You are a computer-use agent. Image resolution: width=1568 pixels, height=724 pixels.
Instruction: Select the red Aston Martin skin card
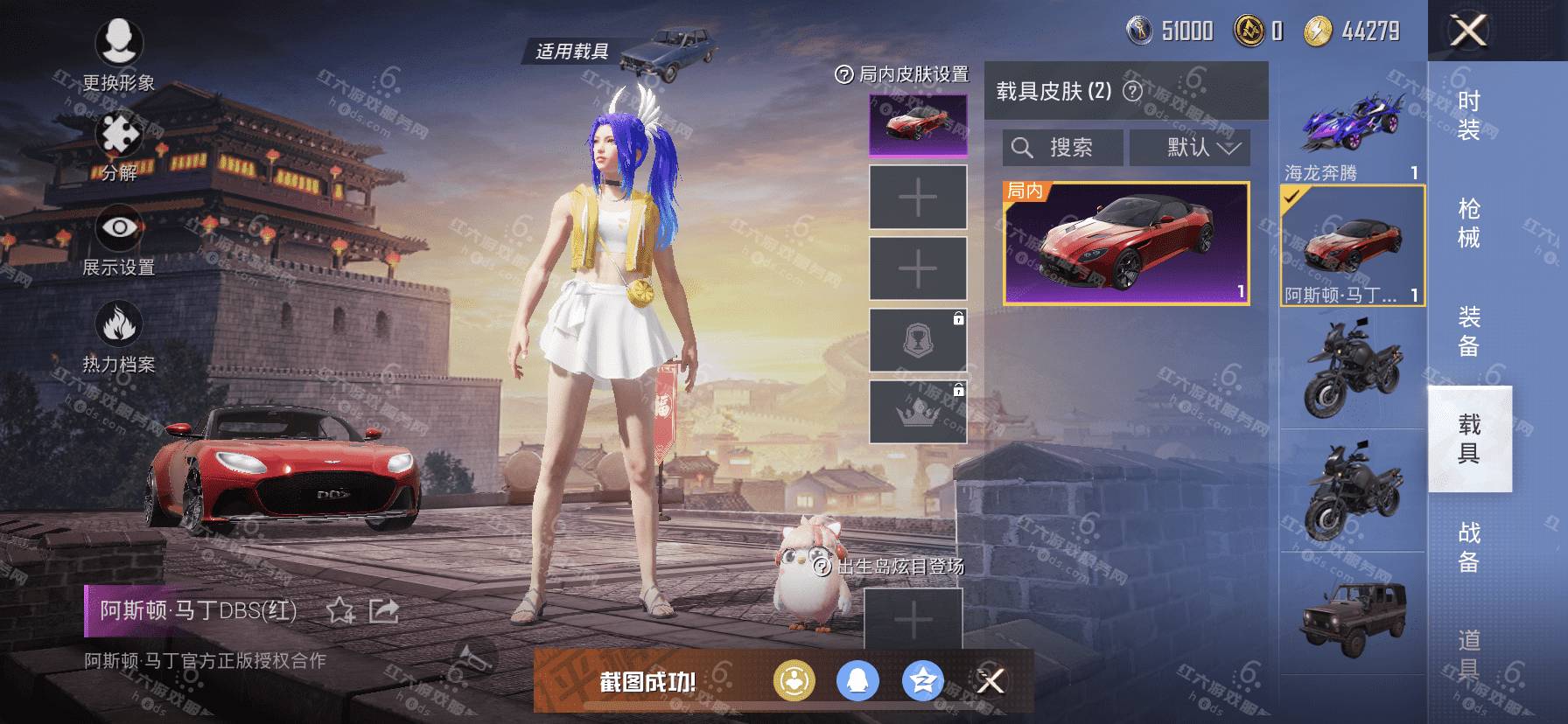click(x=1126, y=243)
